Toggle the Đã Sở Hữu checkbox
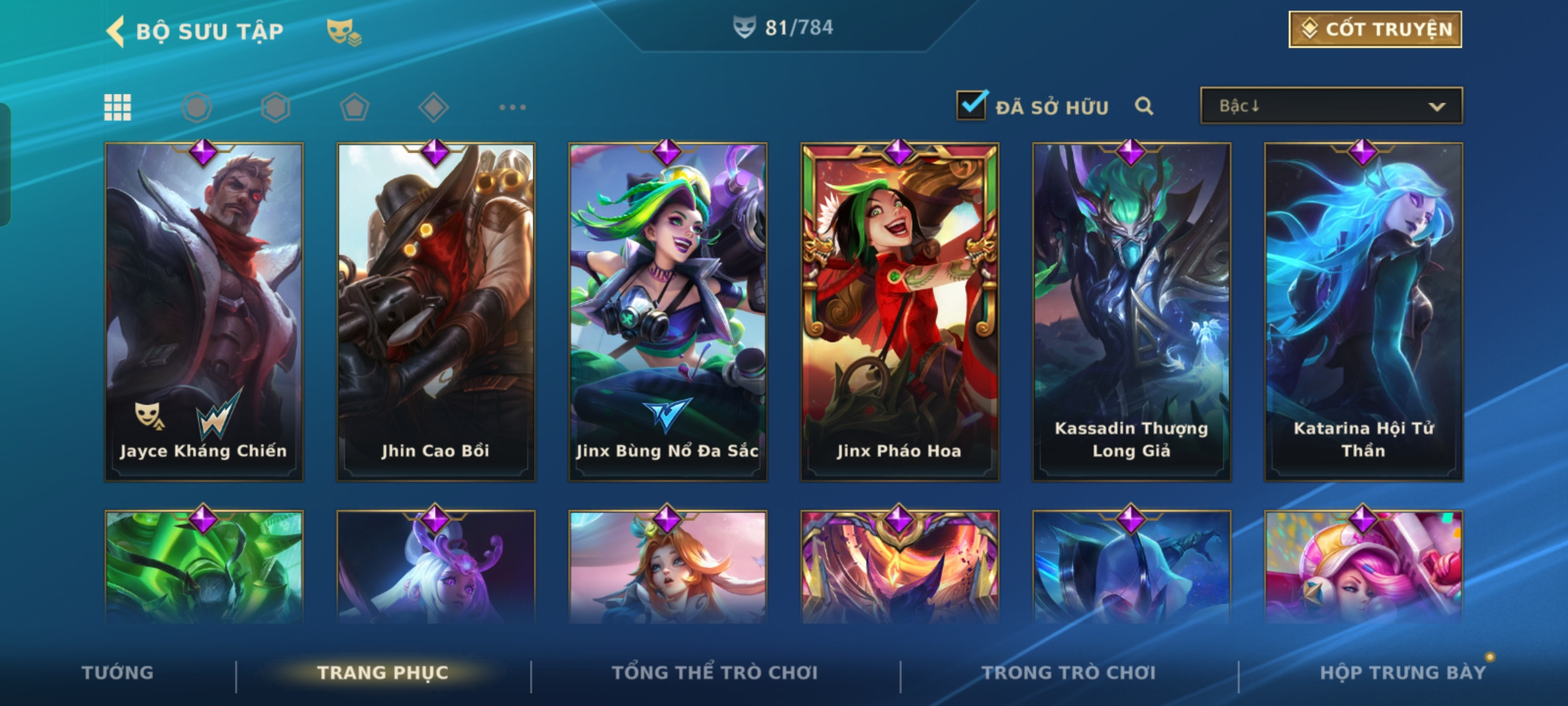This screenshot has width=1568, height=706. pyautogui.click(x=971, y=106)
